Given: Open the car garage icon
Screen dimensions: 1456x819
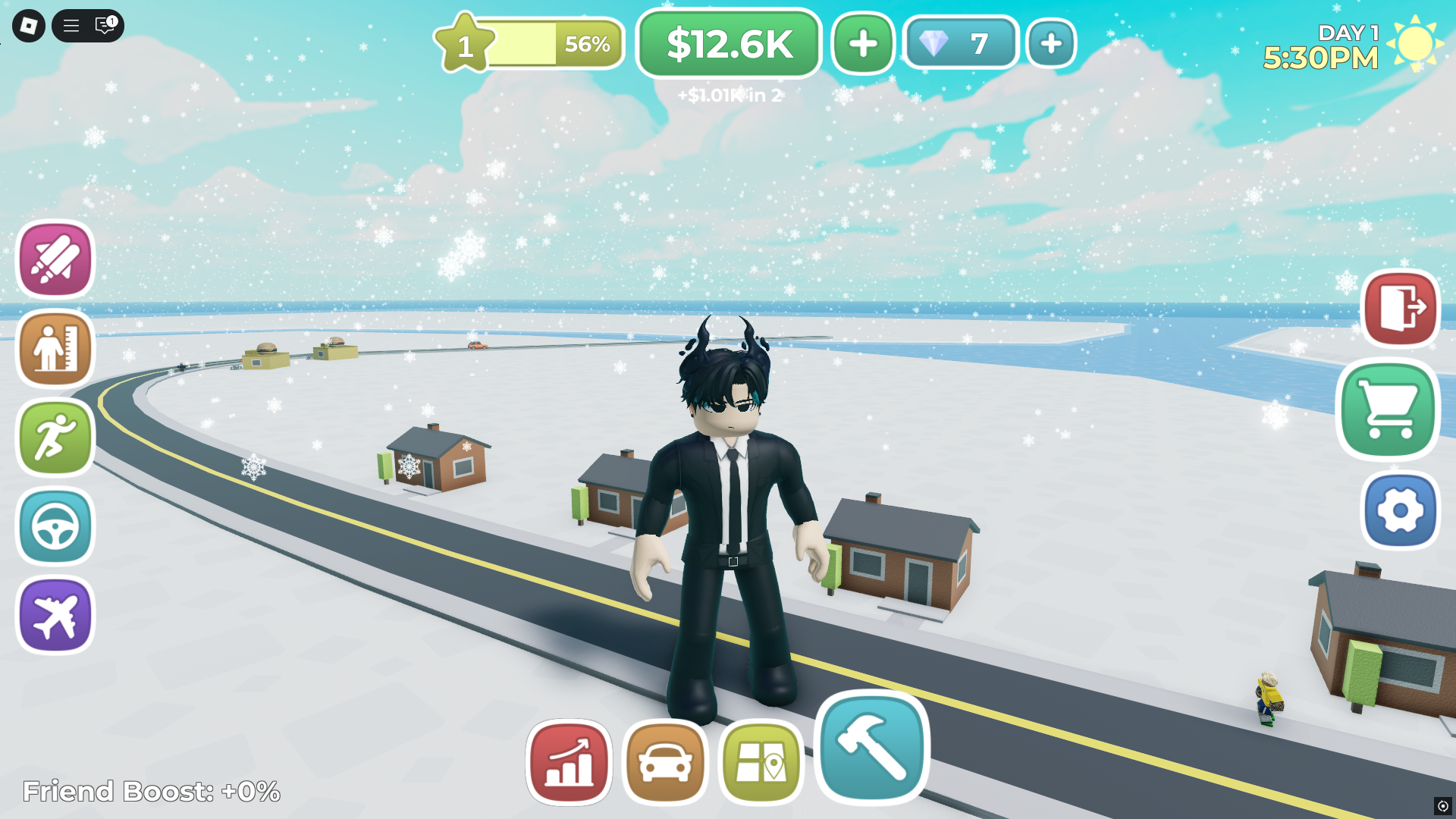Looking at the screenshot, I should coord(665,763).
